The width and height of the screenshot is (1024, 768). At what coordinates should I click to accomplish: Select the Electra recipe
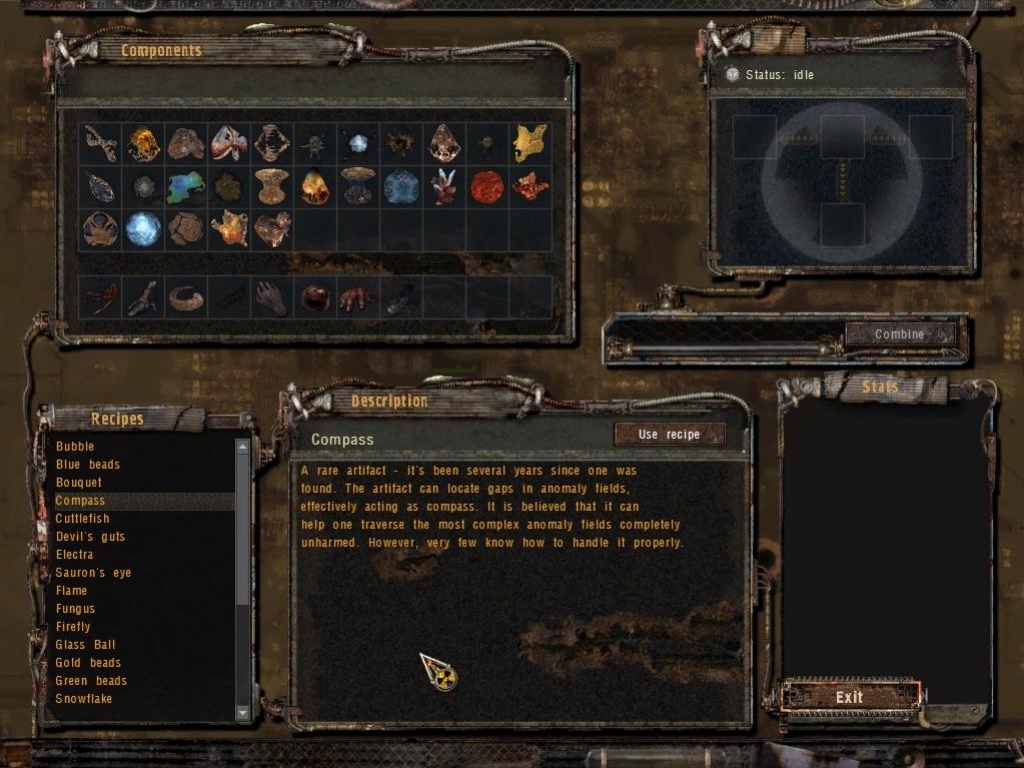click(75, 554)
